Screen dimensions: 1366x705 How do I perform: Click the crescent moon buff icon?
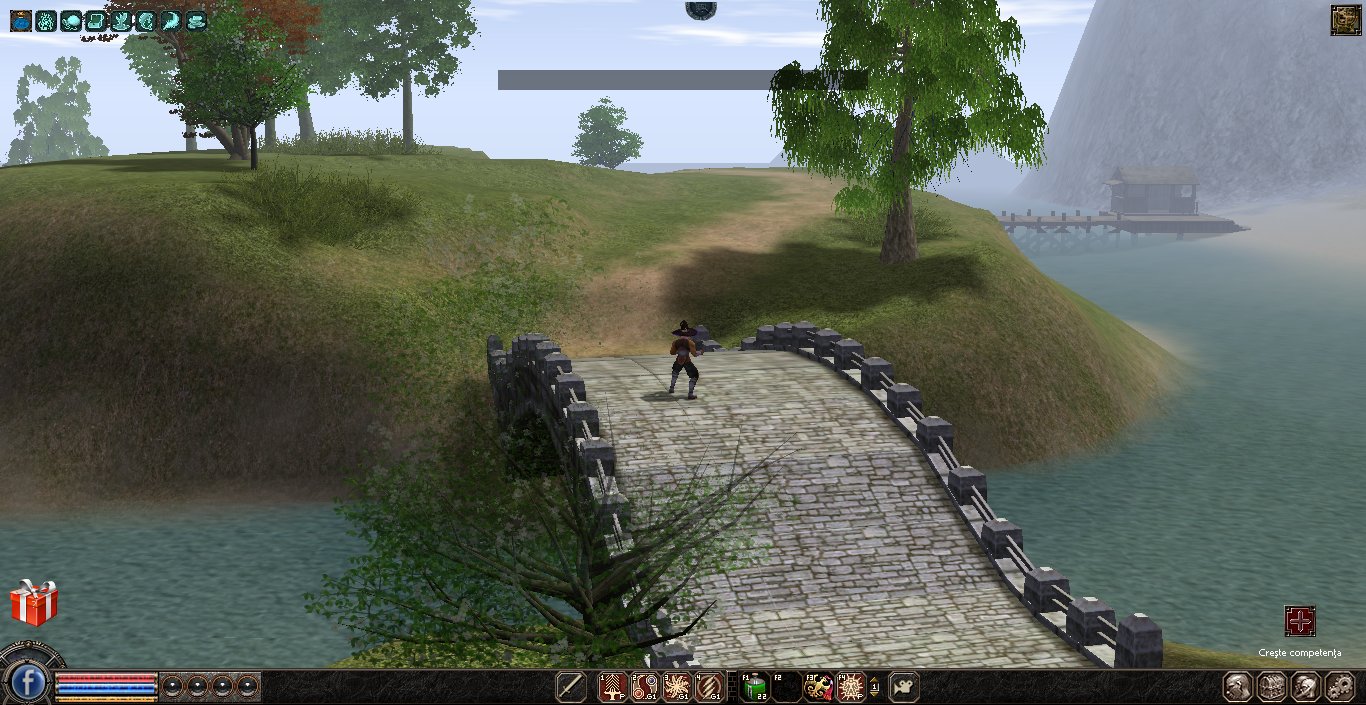(x=171, y=20)
